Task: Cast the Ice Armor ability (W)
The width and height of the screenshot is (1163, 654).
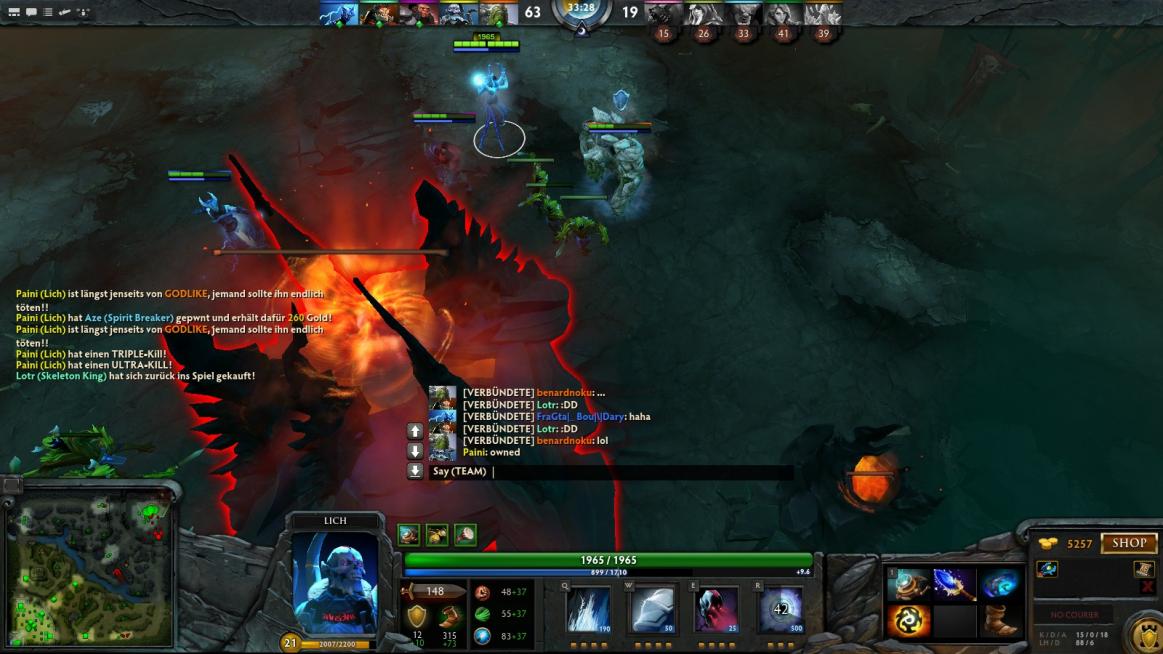Action: click(652, 610)
